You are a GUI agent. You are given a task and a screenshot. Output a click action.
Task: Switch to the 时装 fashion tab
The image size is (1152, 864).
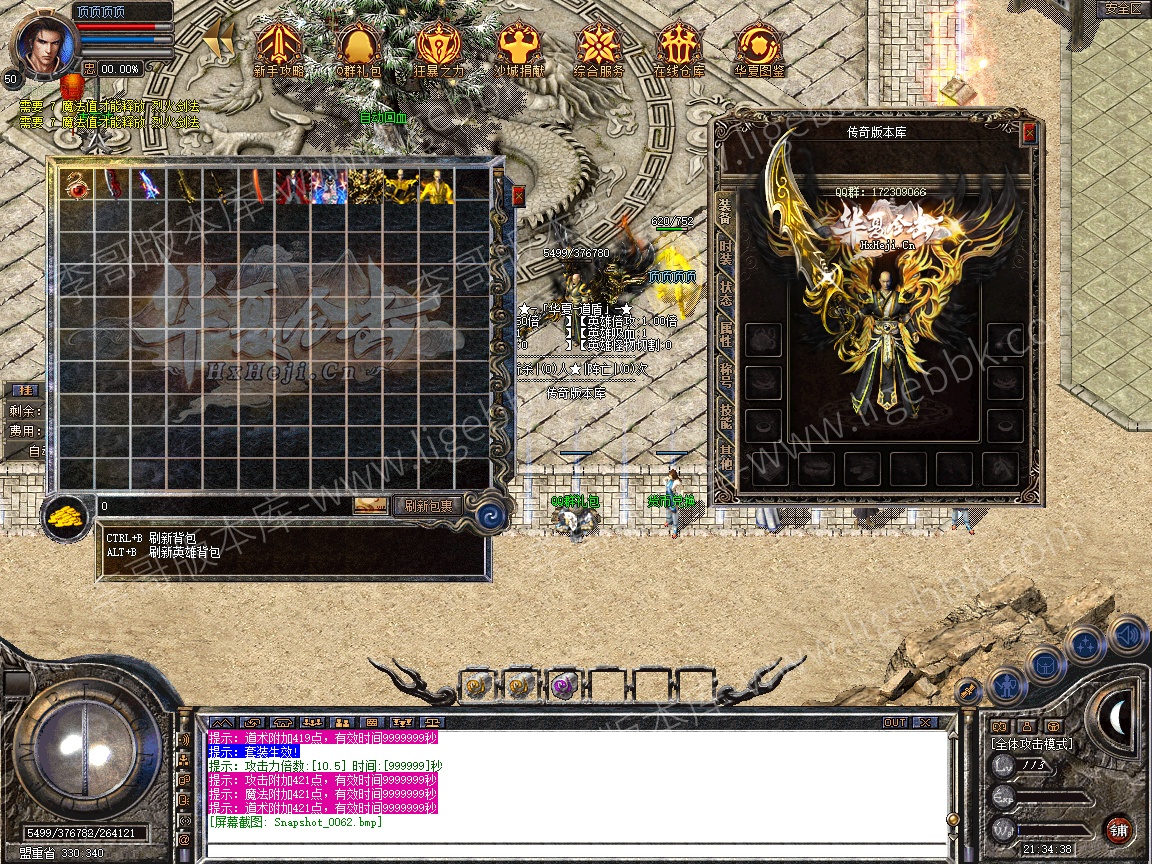pyautogui.click(x=725, y=253)
